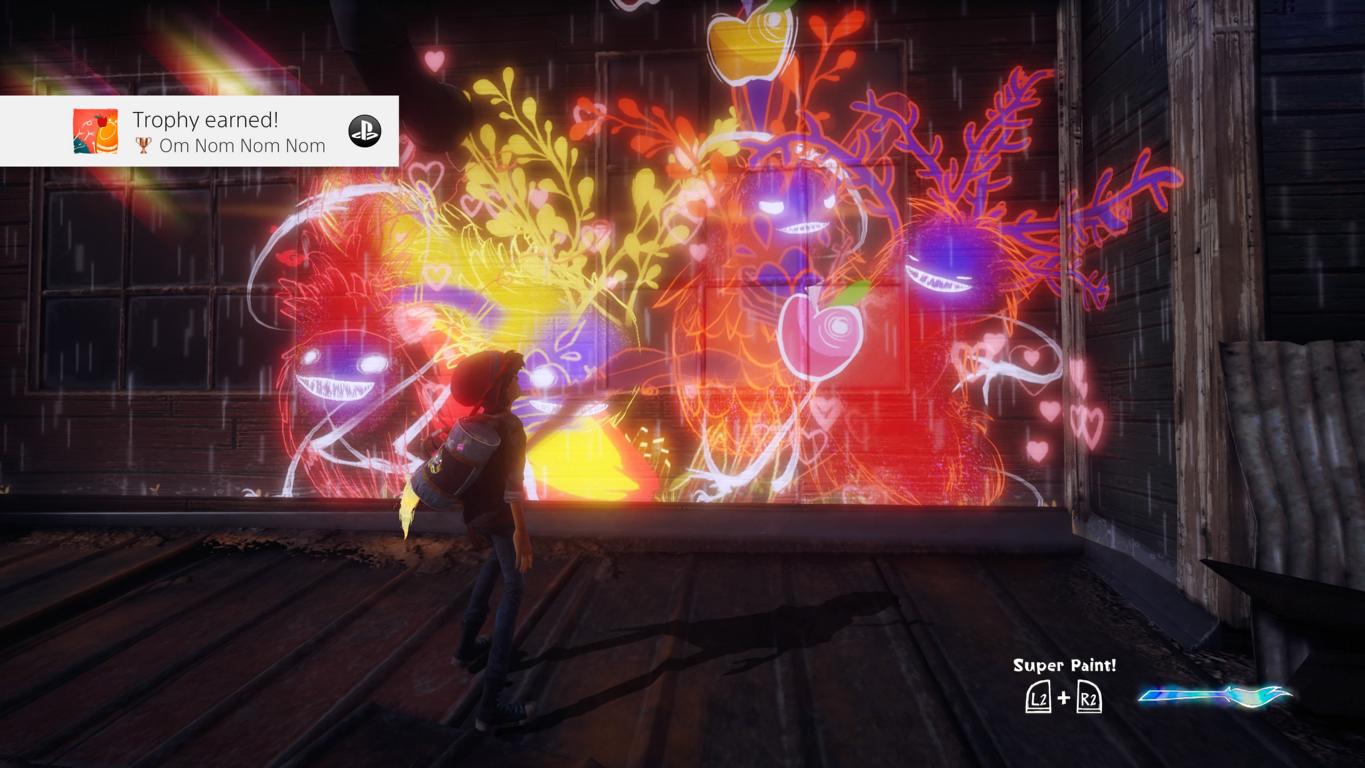Open the Om Nom Nom Nom trophy notification
The image size is (1365, 768).
pyautogui.click(x=228, y=132)
